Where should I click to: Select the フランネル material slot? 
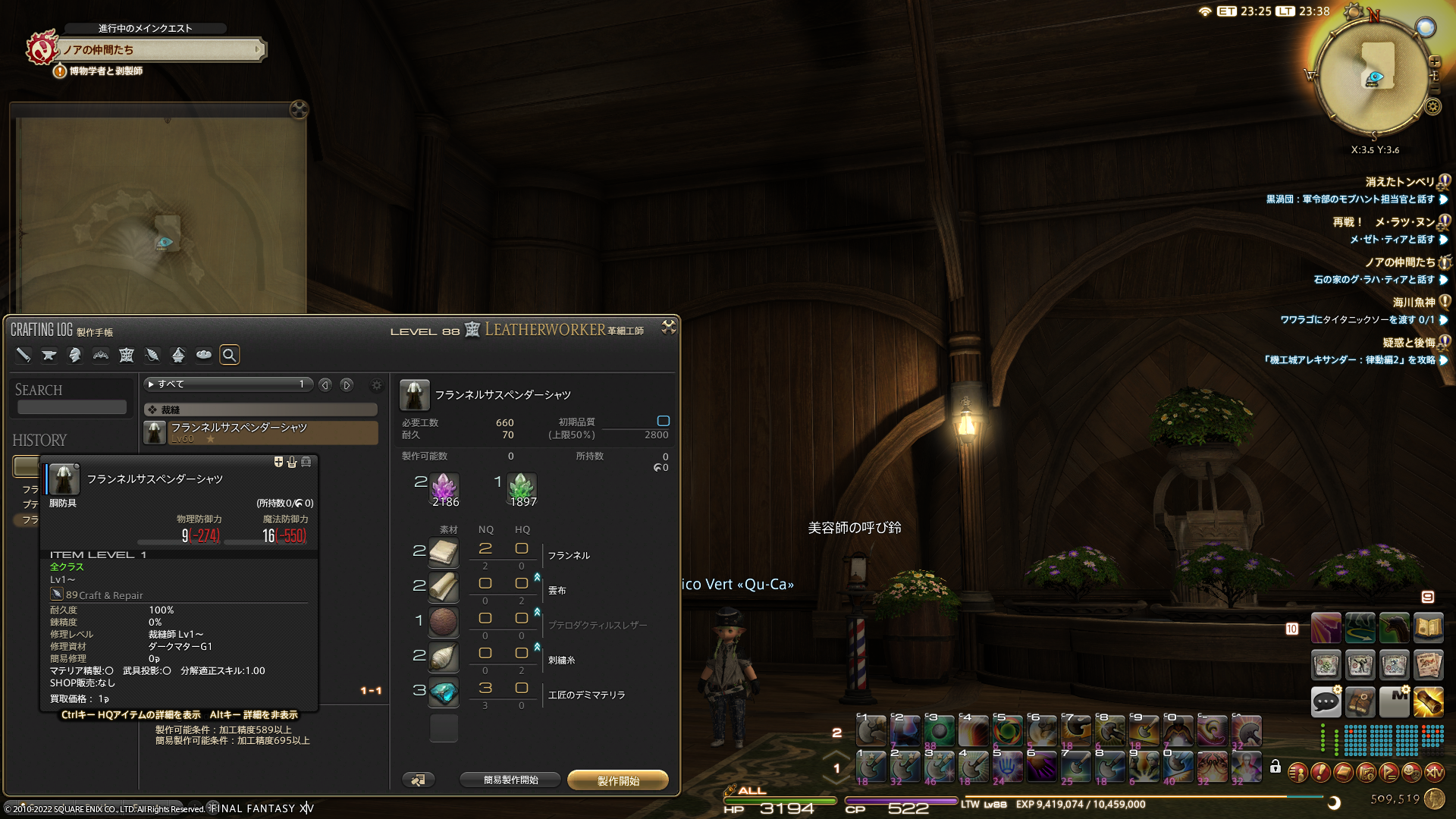444,552
